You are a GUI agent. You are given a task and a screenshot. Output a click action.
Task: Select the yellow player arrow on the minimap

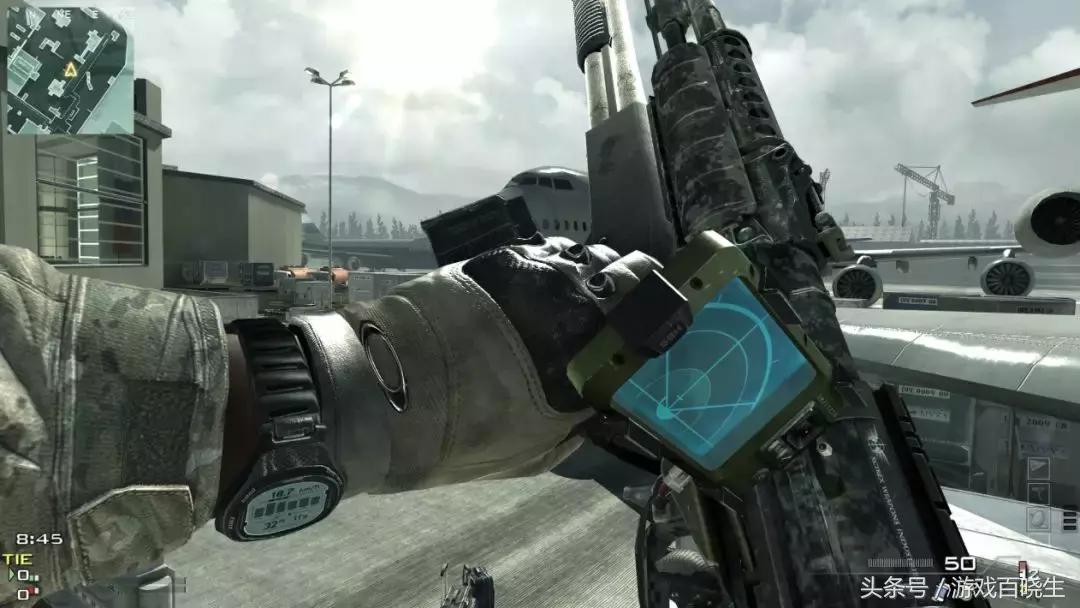click(71, 69)
